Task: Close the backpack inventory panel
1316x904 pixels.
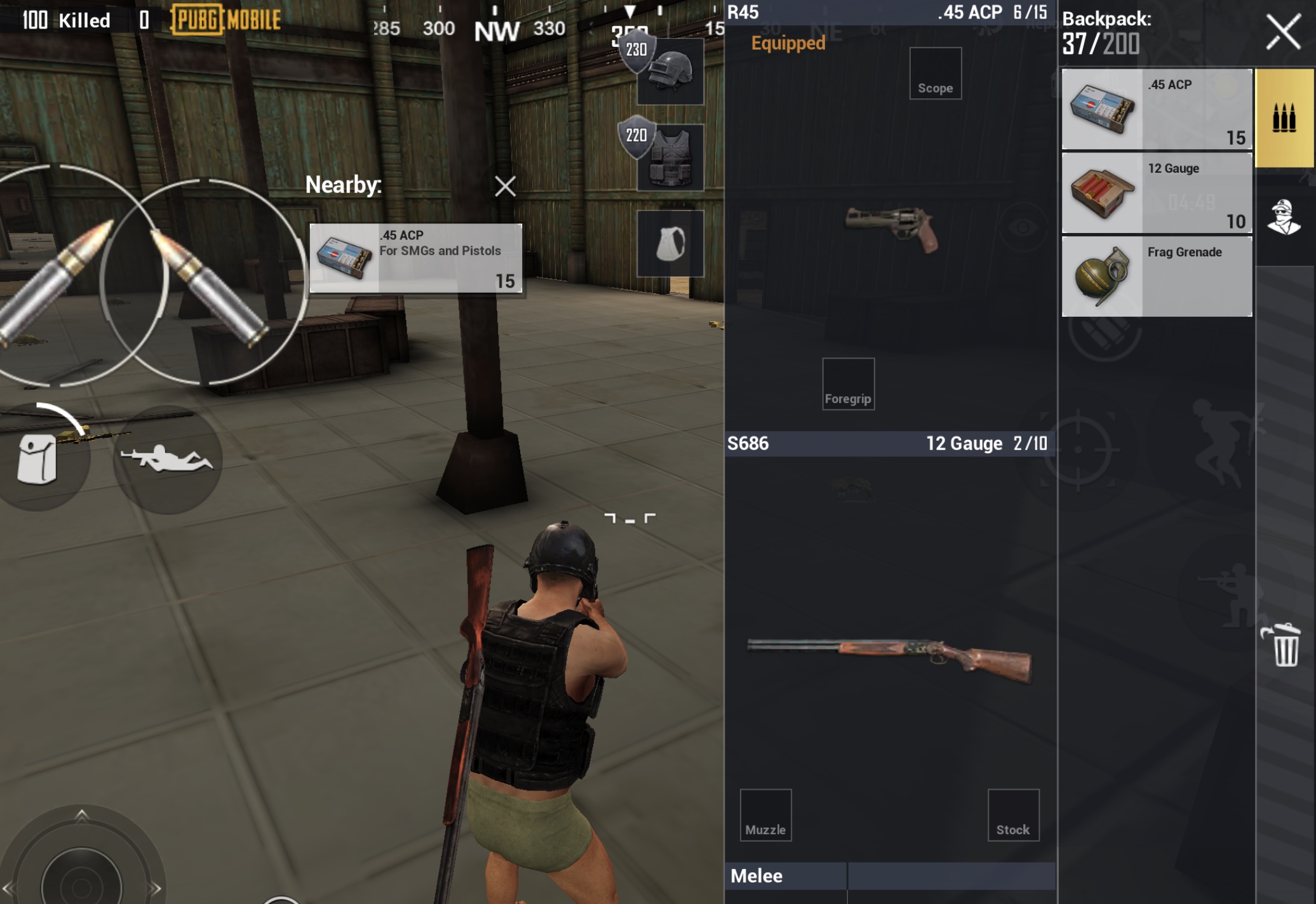Action: (1283, 32)
